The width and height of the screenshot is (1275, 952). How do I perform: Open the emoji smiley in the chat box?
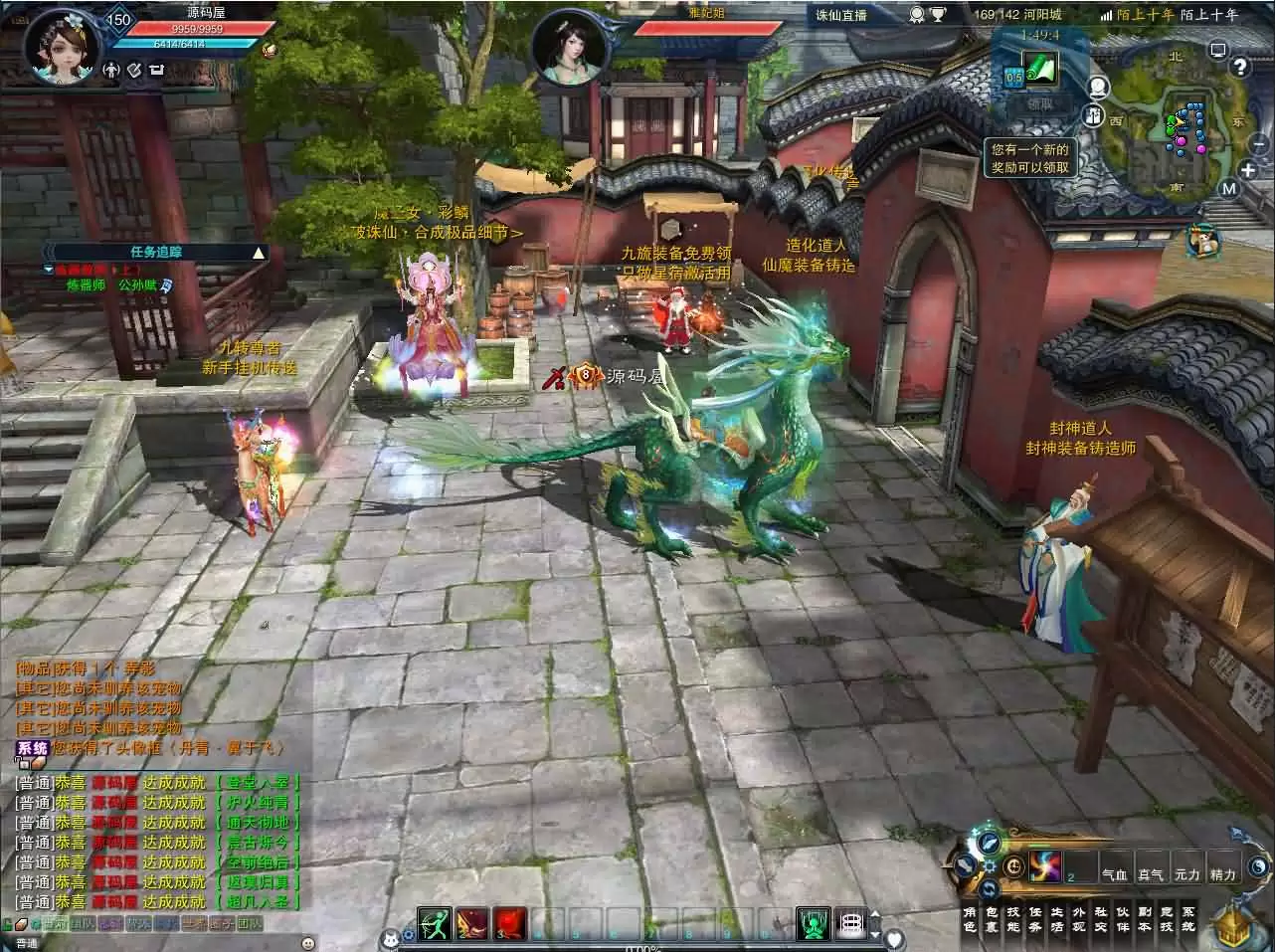(306, 944)
